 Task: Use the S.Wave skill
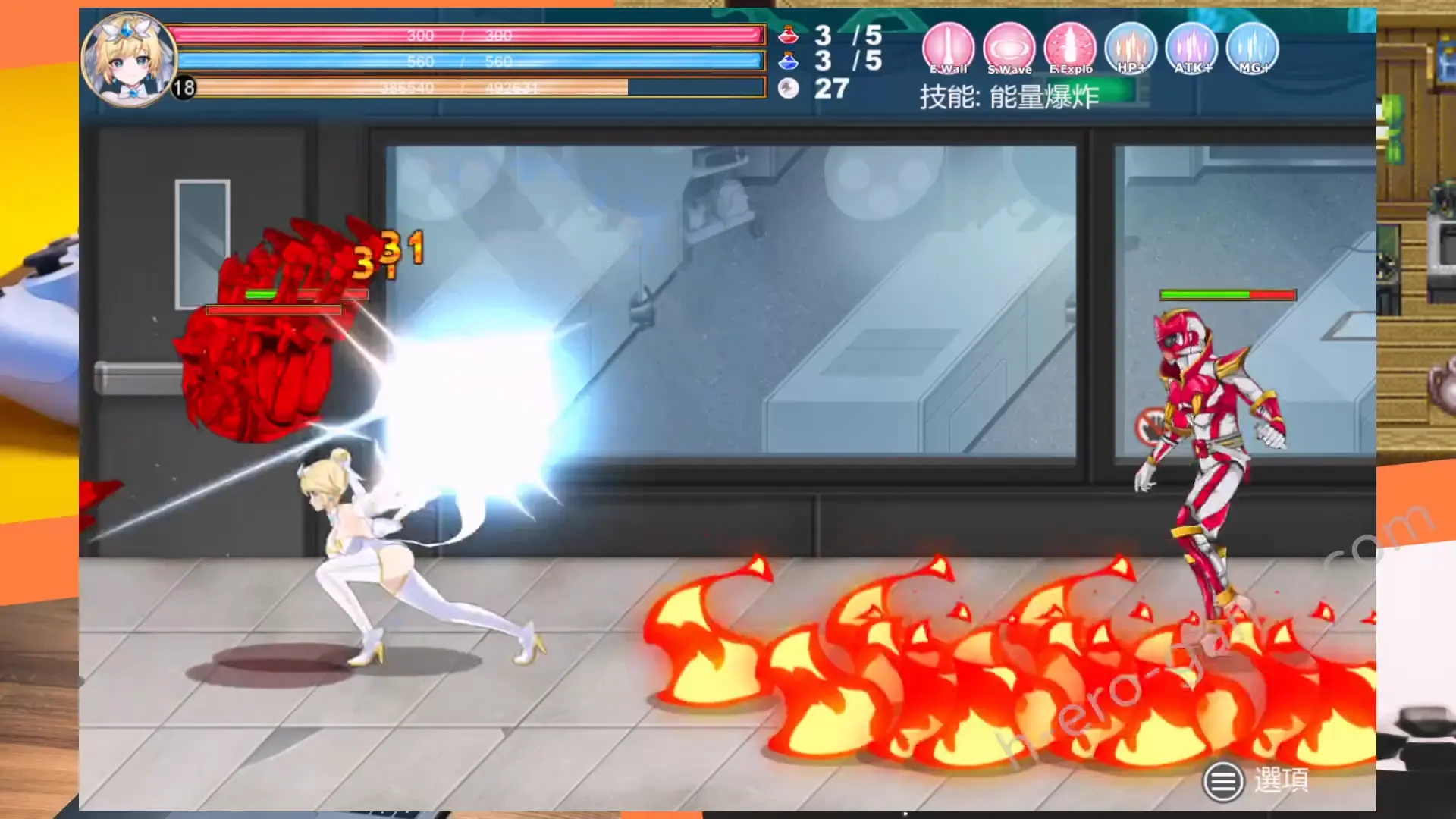click(x=1009, y=49)
